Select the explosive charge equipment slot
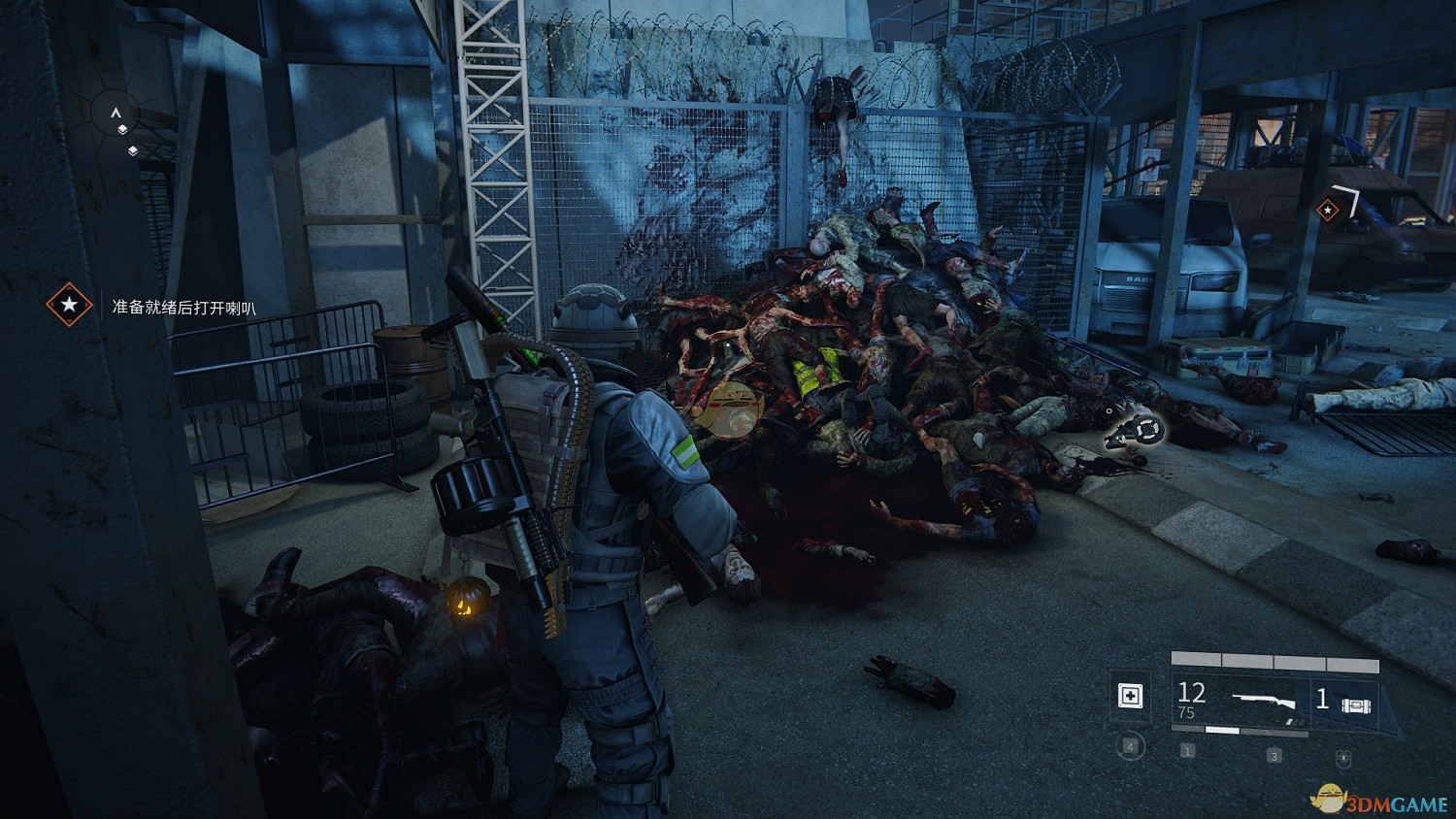Viewport: 1456px width, 819px height. coord(1354,703)
